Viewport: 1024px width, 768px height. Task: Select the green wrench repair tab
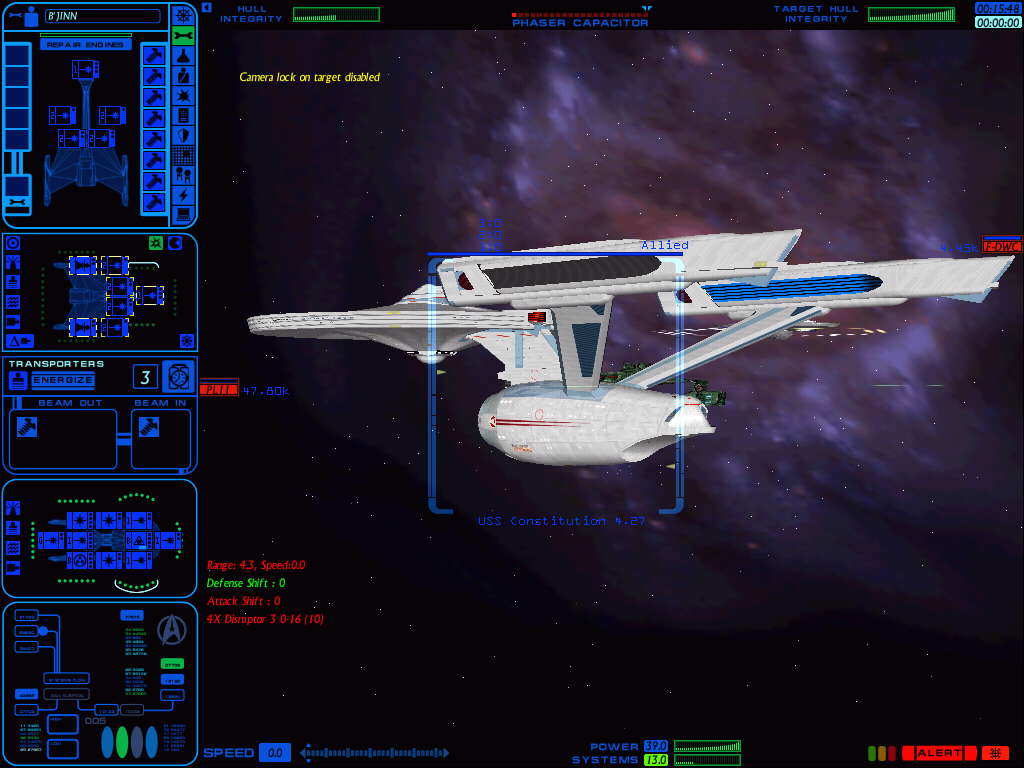tap(183, 35)
